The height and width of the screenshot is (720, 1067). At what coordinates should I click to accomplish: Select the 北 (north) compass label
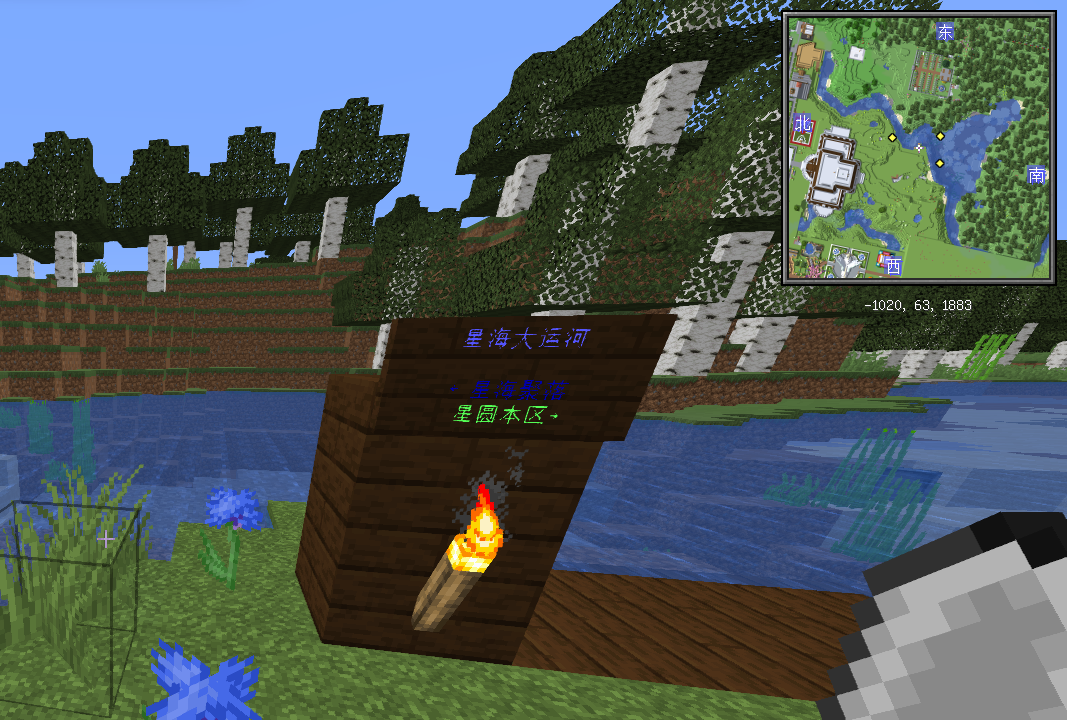click(801, 124)
